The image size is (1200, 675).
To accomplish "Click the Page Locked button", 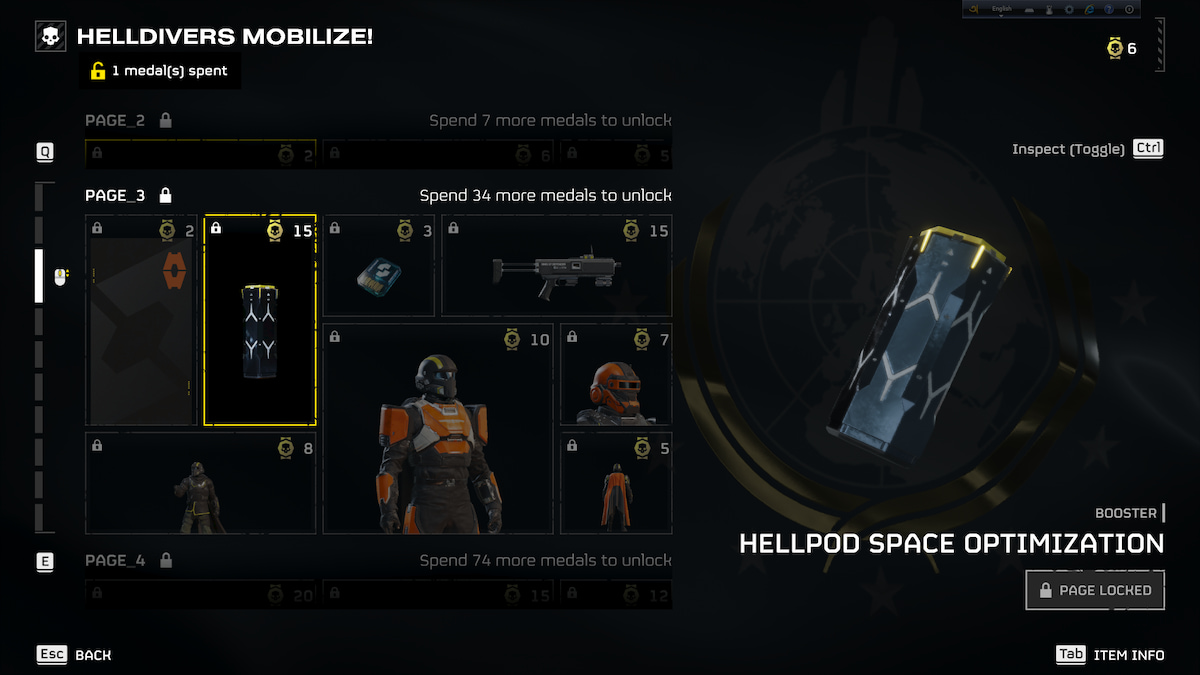I will [1095, 590].
